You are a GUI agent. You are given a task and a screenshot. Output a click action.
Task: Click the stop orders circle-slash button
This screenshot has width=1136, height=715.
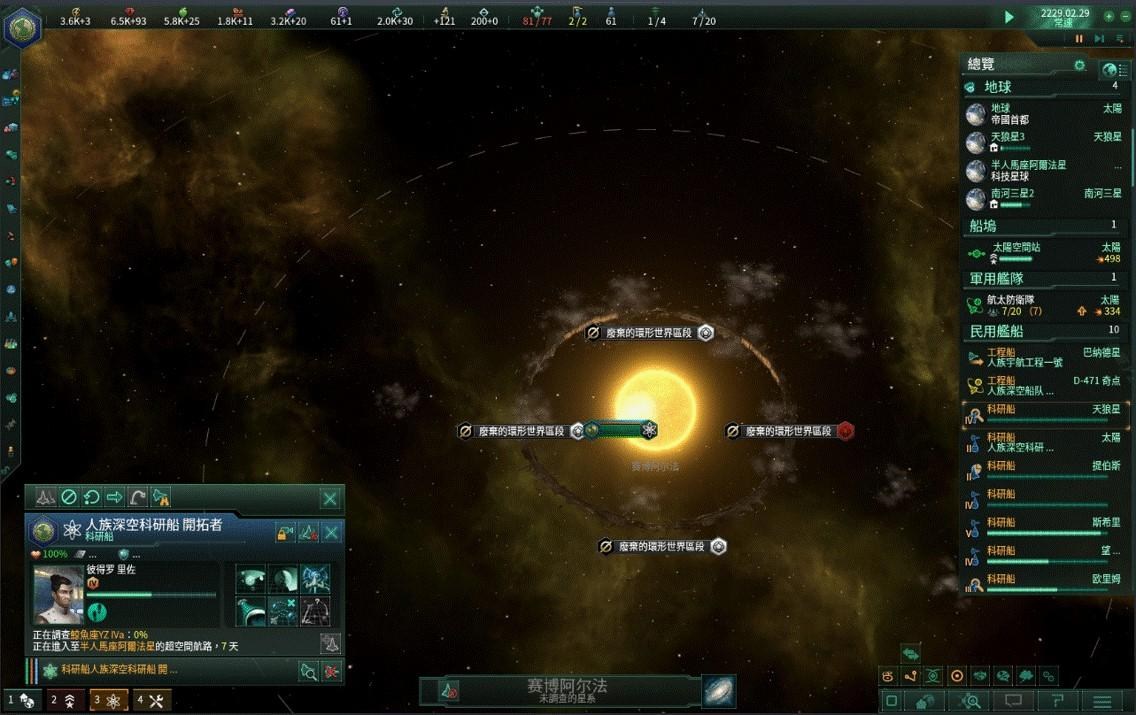69,497
